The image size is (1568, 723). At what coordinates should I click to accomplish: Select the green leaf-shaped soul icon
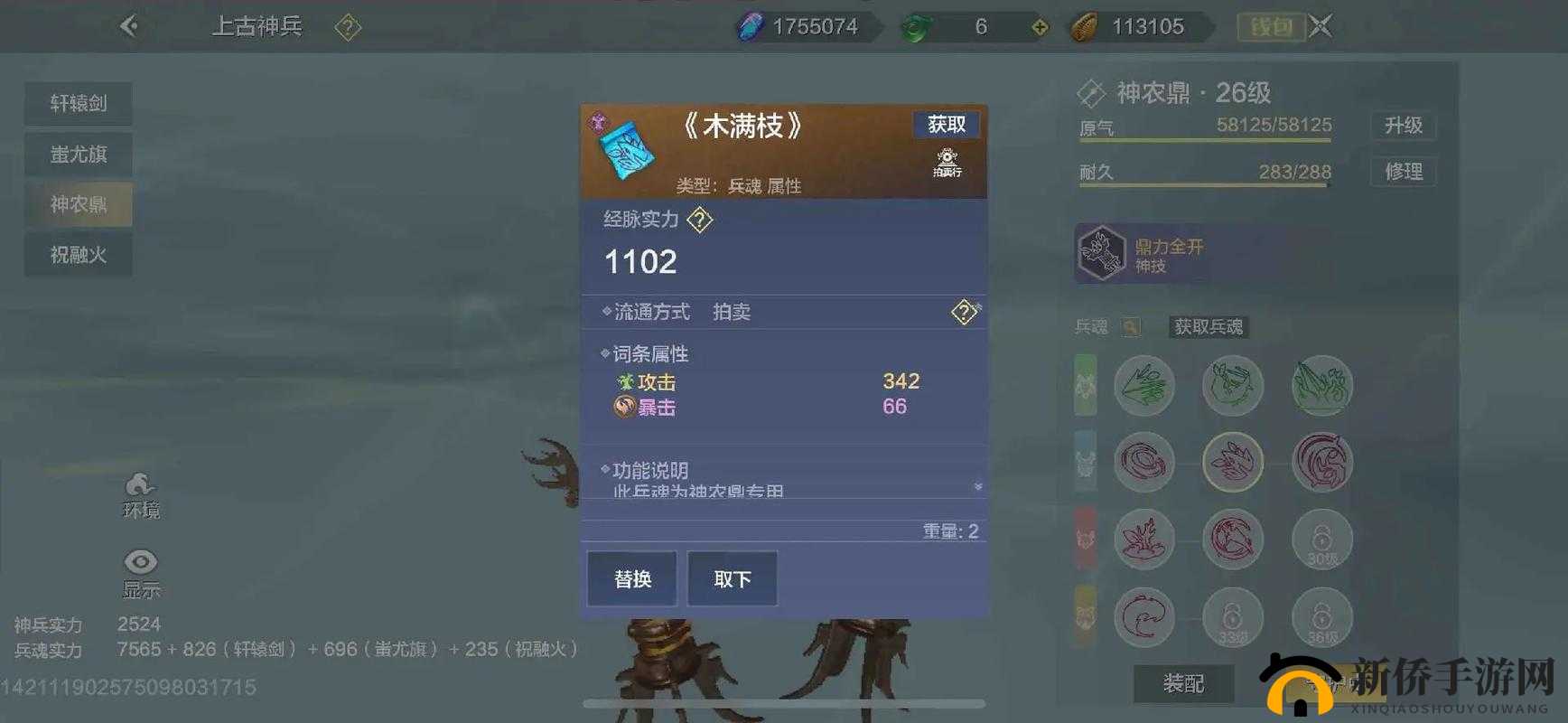(1144, 385)
